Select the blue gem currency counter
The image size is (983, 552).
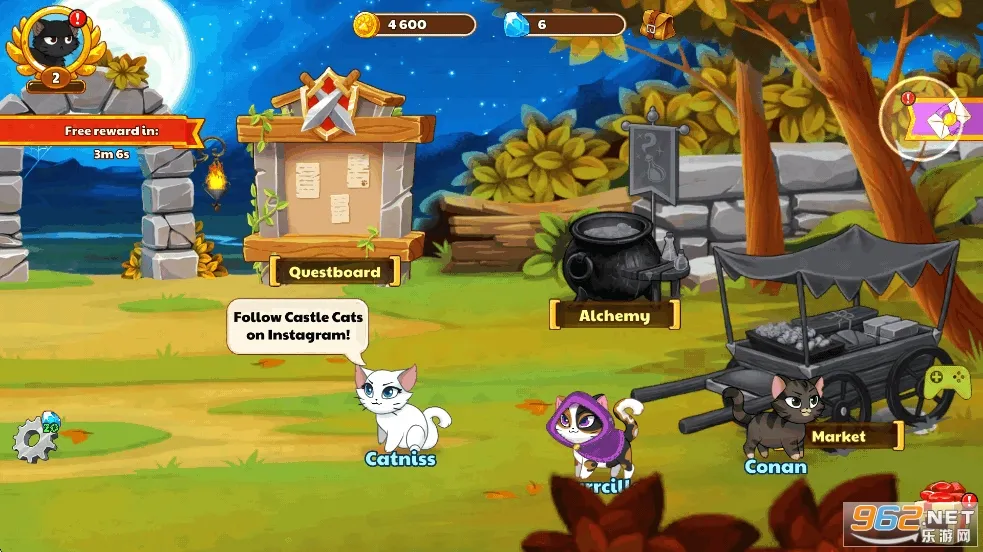tap(564, 24)
